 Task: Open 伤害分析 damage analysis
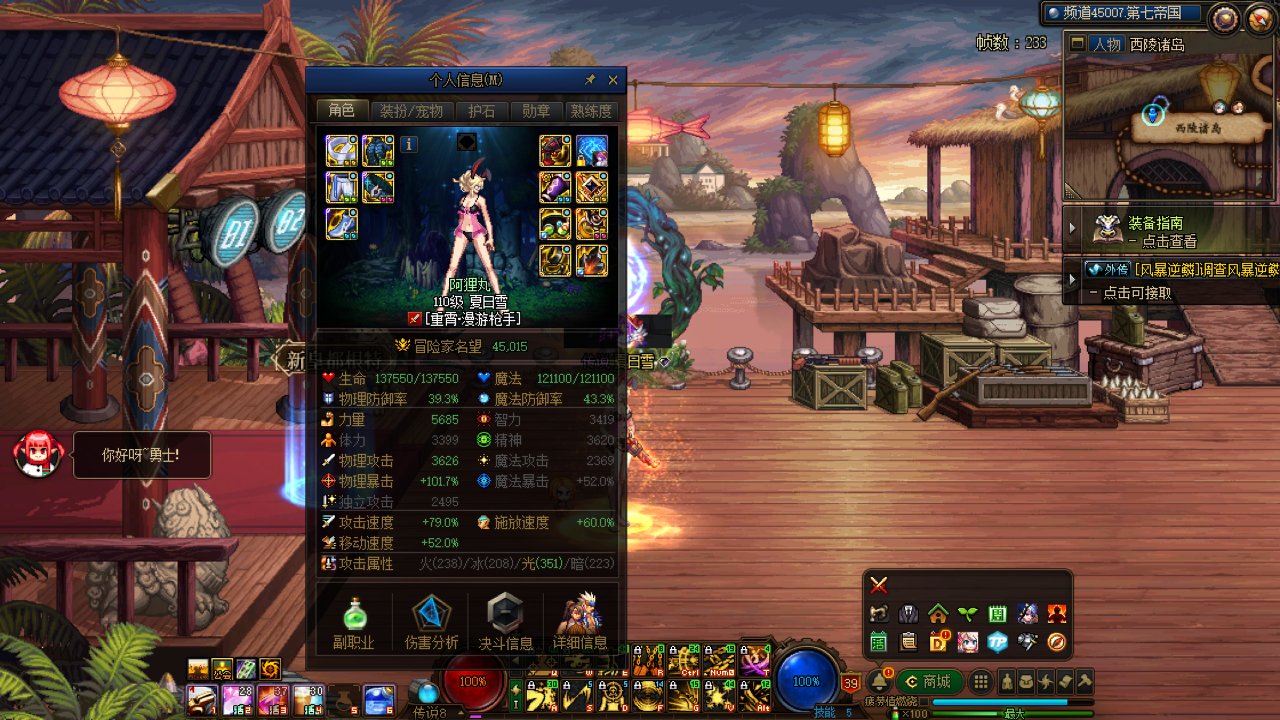[x=431, y=621]
